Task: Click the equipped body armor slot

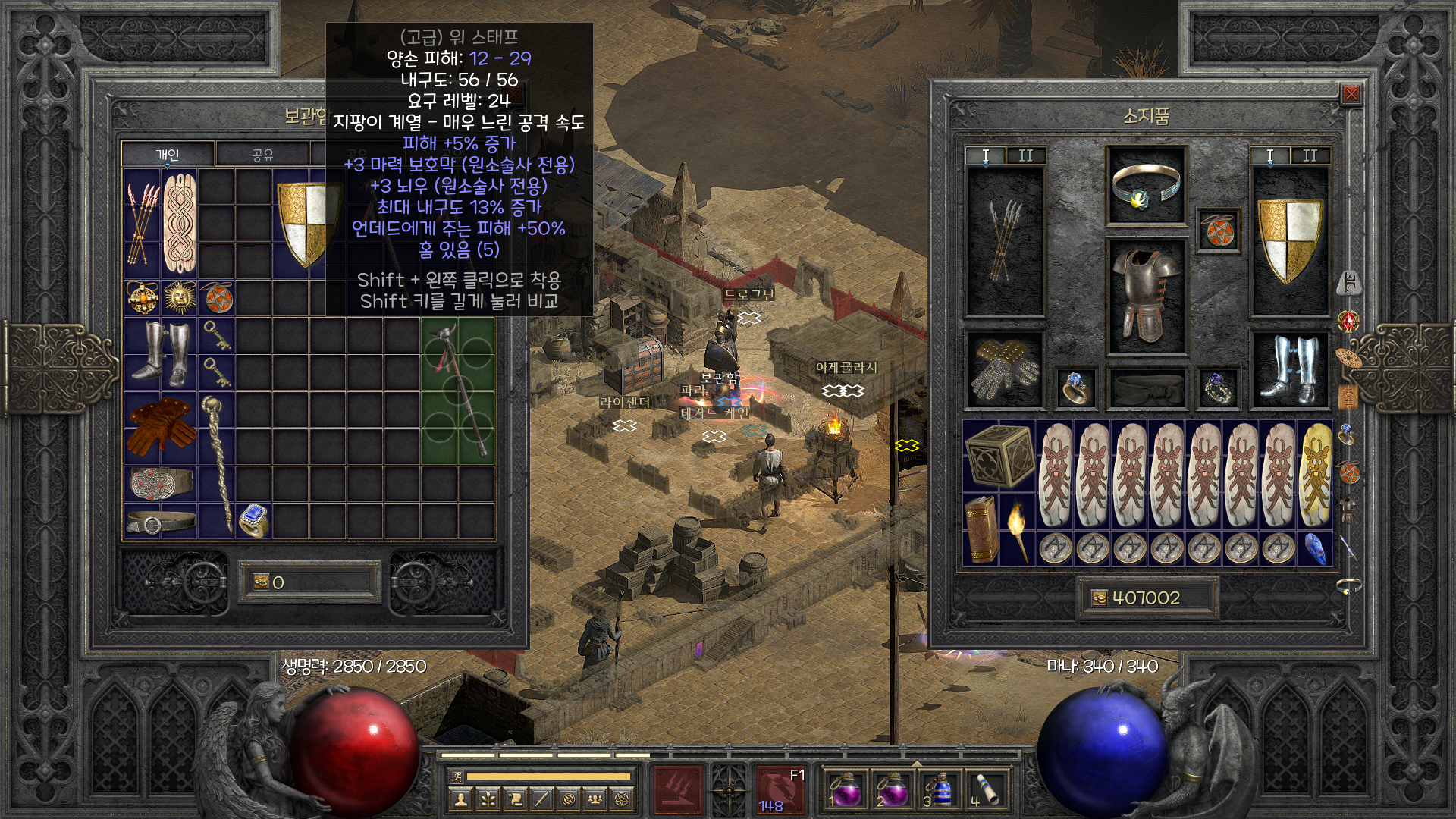Action: click(1145, 296)
